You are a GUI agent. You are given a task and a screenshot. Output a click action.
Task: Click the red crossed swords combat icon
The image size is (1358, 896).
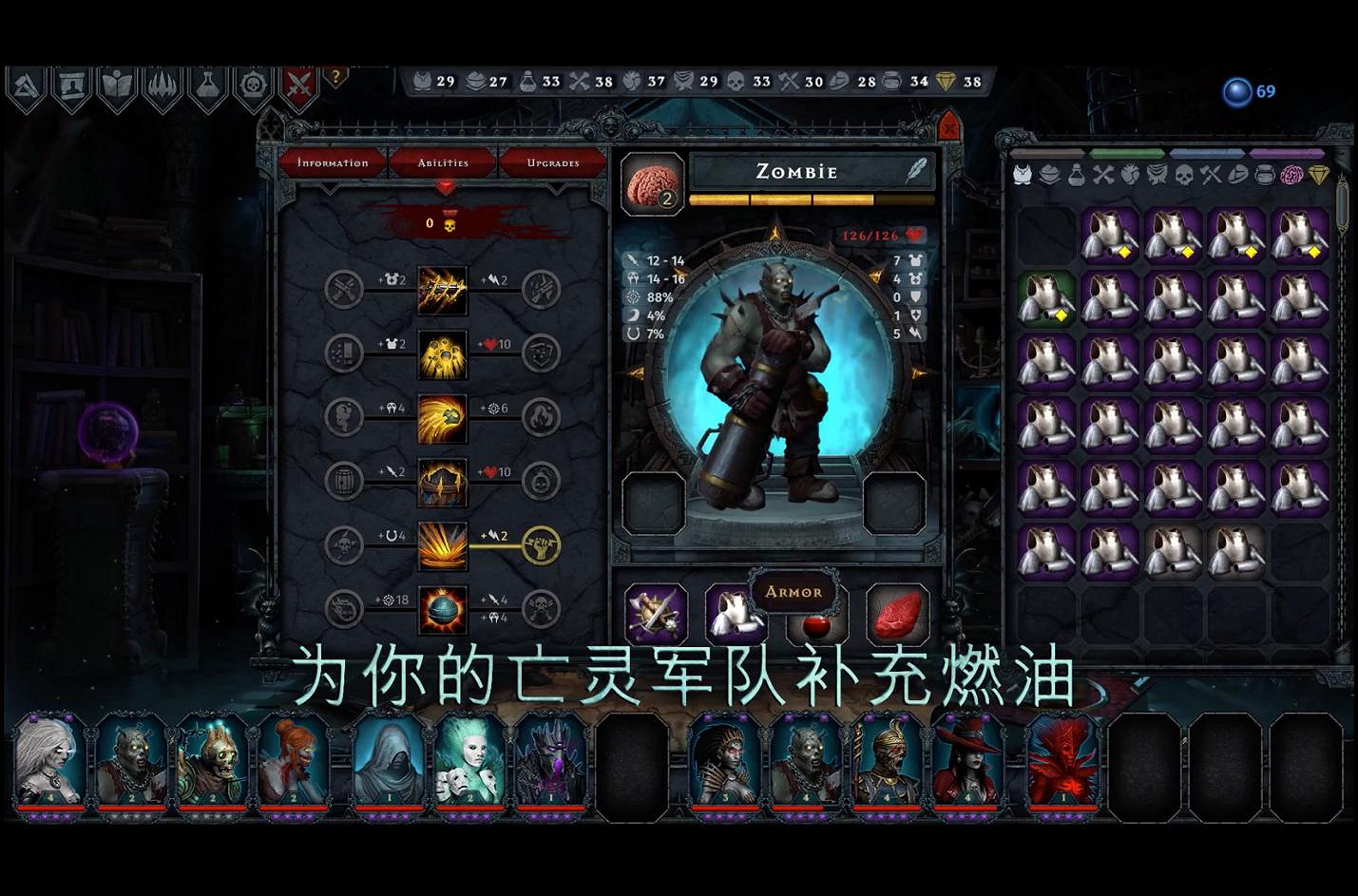coord(297,84)
